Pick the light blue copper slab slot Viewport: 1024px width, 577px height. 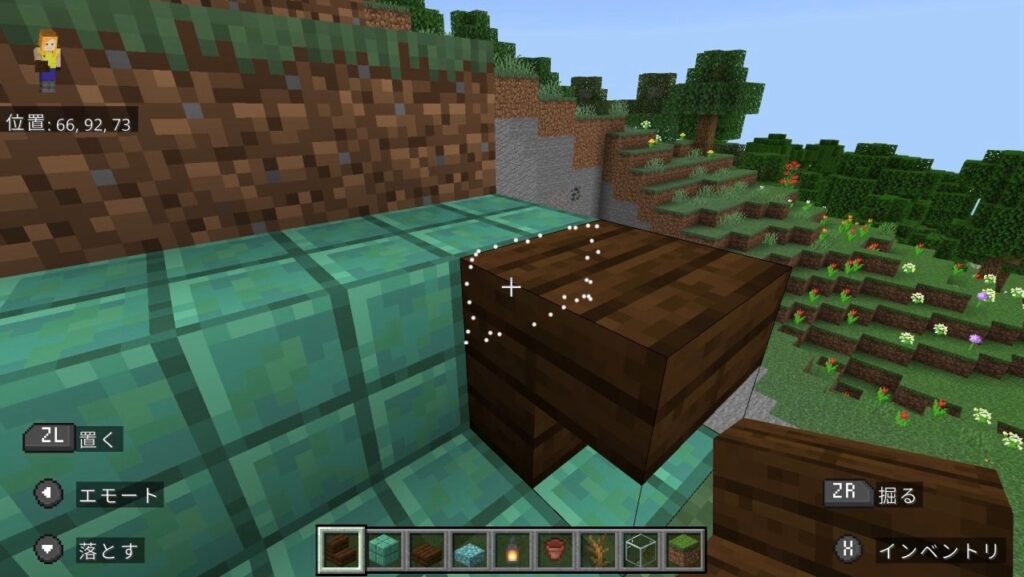point(469,550)
